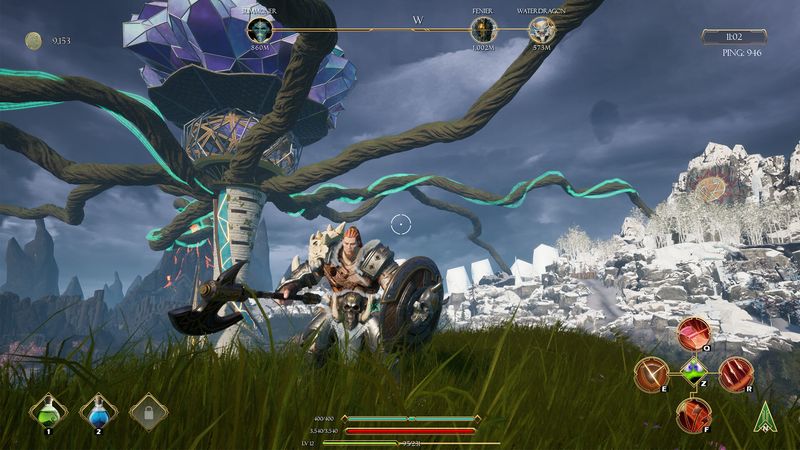Select the Waterdragon marker on the compass

[x=543, y=31]
